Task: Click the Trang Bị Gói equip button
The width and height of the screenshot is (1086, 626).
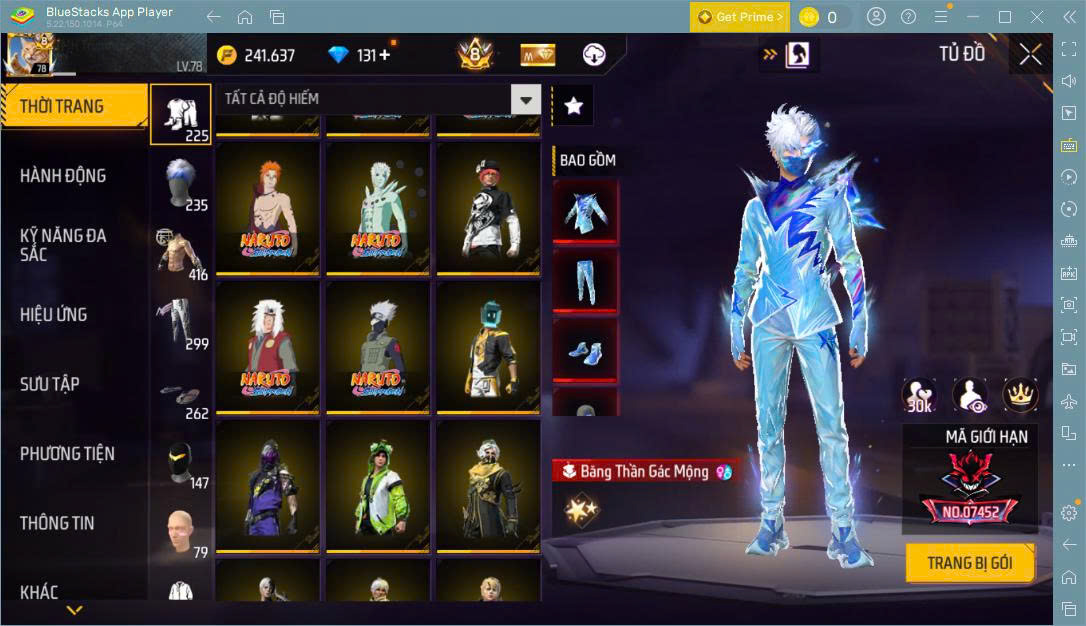Action: click(969, 563)
